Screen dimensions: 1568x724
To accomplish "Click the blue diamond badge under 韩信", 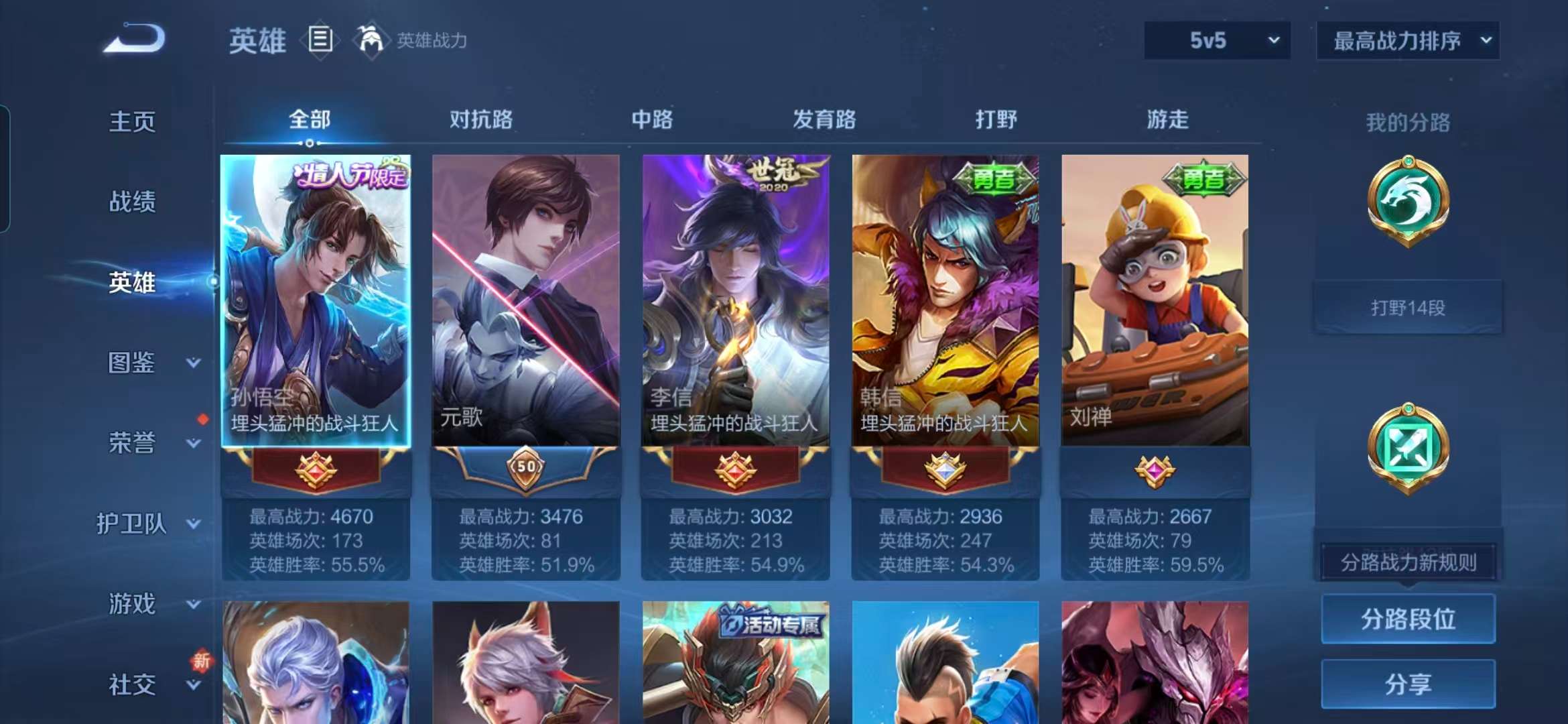I will click(945, 469).
